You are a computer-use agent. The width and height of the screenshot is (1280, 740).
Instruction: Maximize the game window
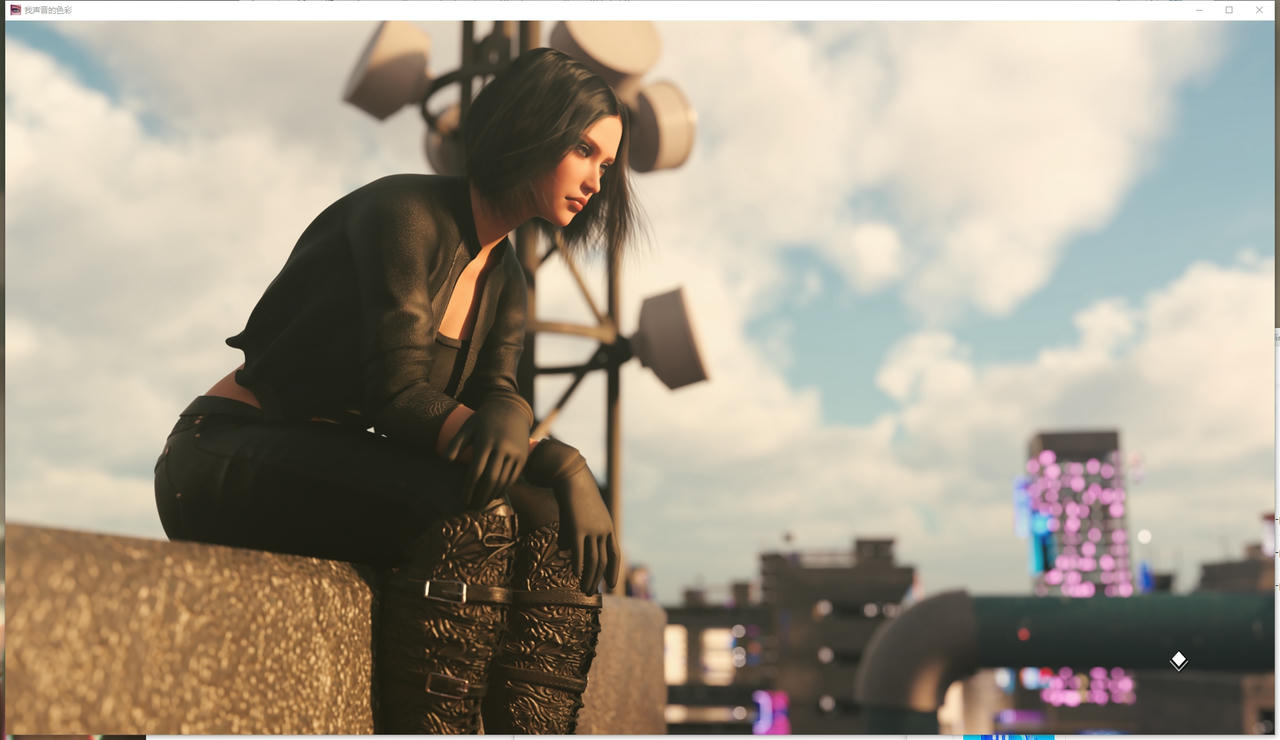[1229, 10]
